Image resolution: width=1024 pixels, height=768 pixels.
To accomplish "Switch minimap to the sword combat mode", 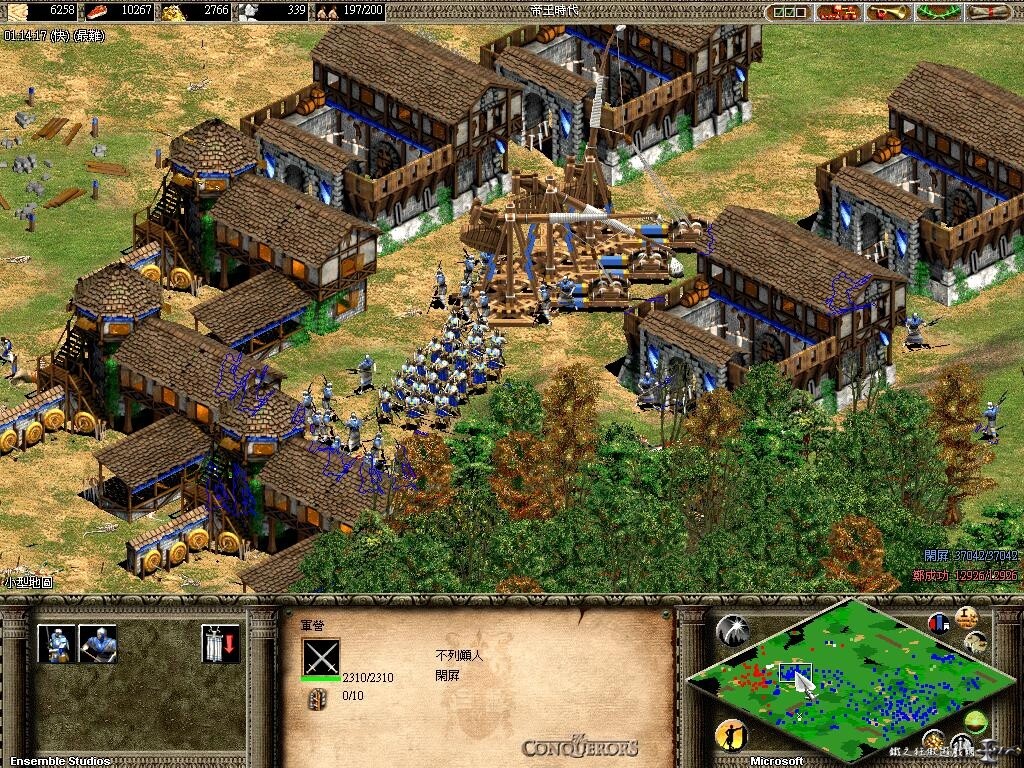I will click(x=962, y=745).
